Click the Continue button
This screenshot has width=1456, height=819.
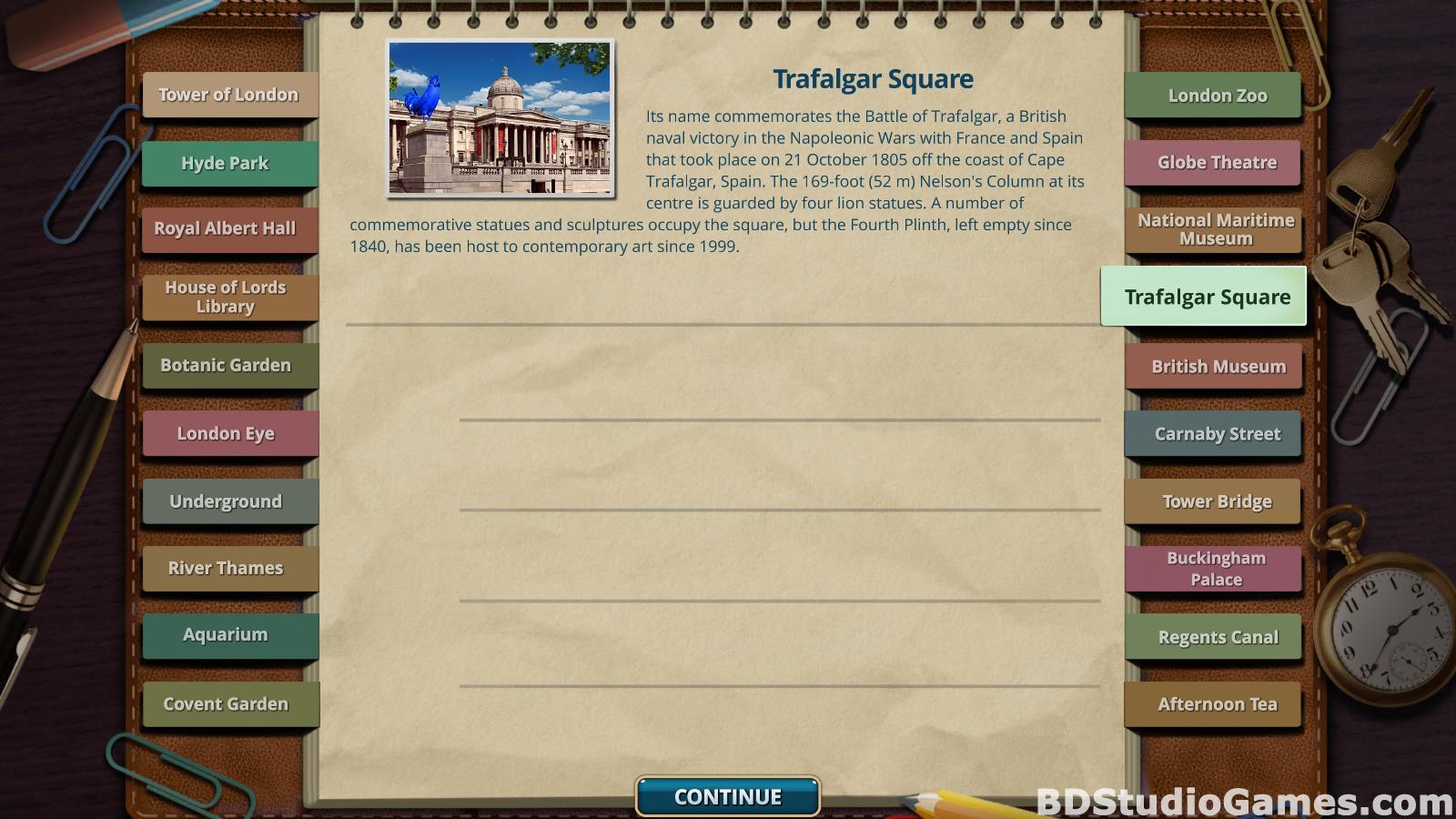[728, 796]
